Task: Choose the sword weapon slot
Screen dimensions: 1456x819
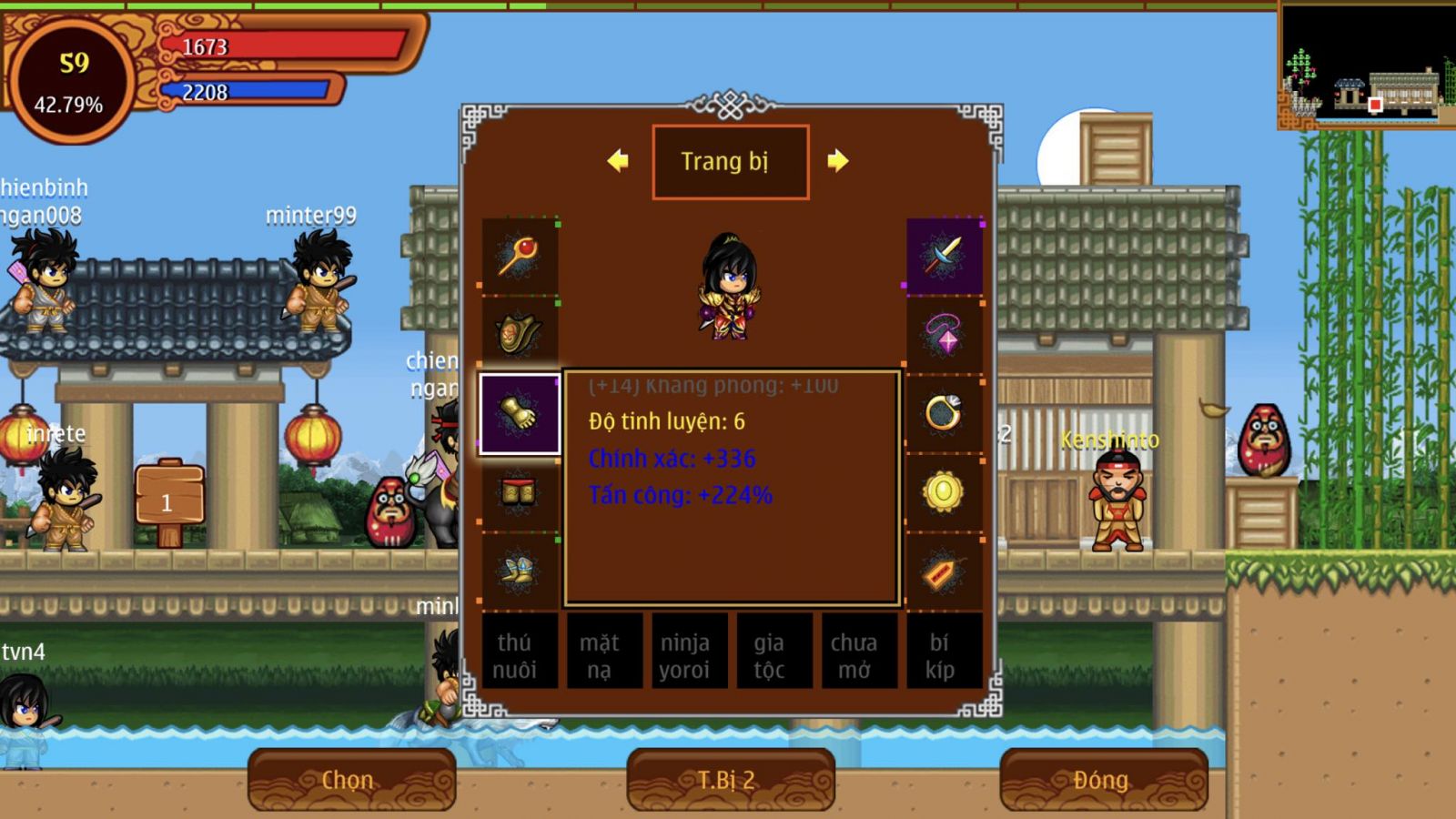Action: click(x=945, y=256)
